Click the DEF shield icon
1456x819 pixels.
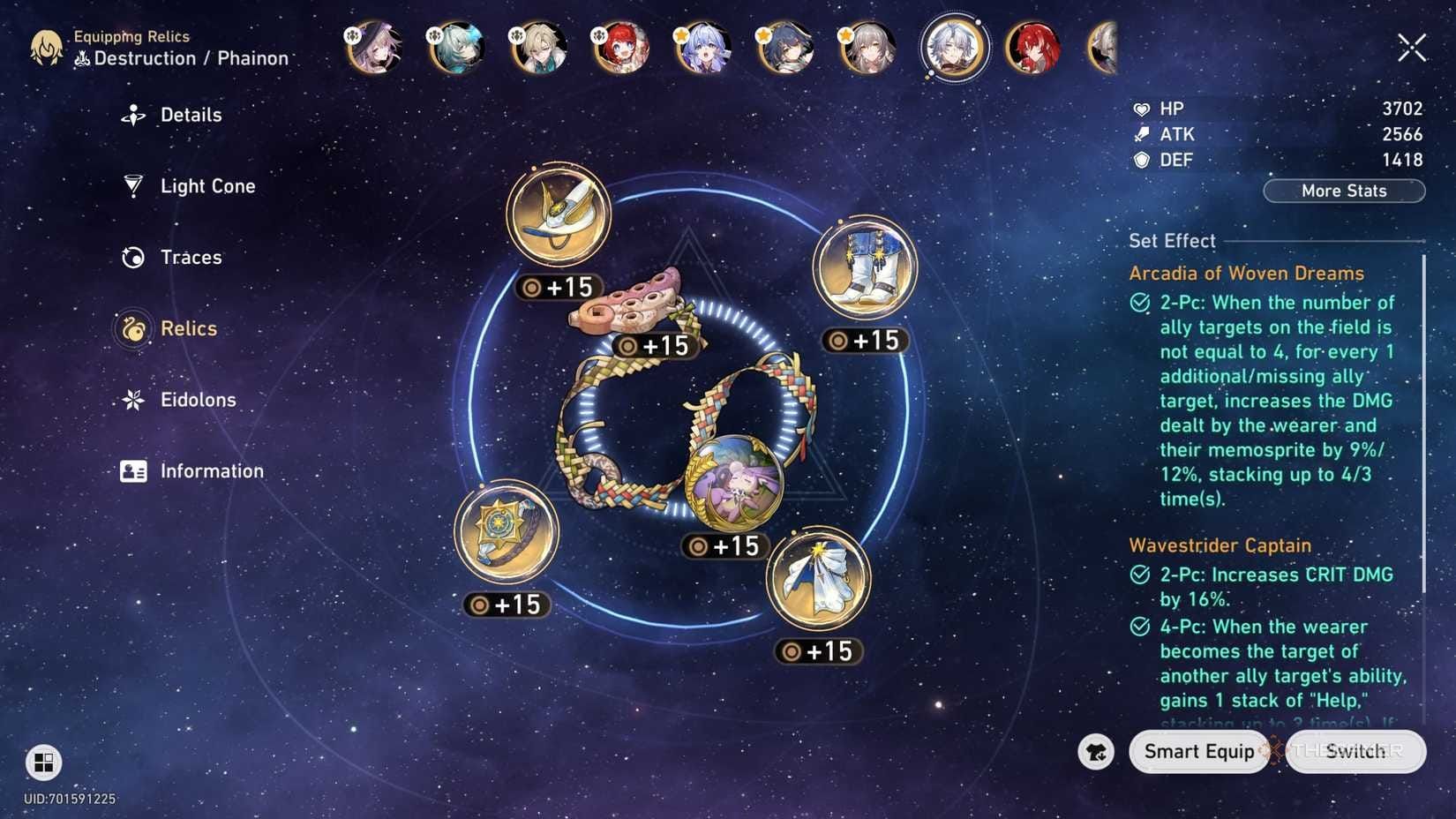click(1141, 160)
